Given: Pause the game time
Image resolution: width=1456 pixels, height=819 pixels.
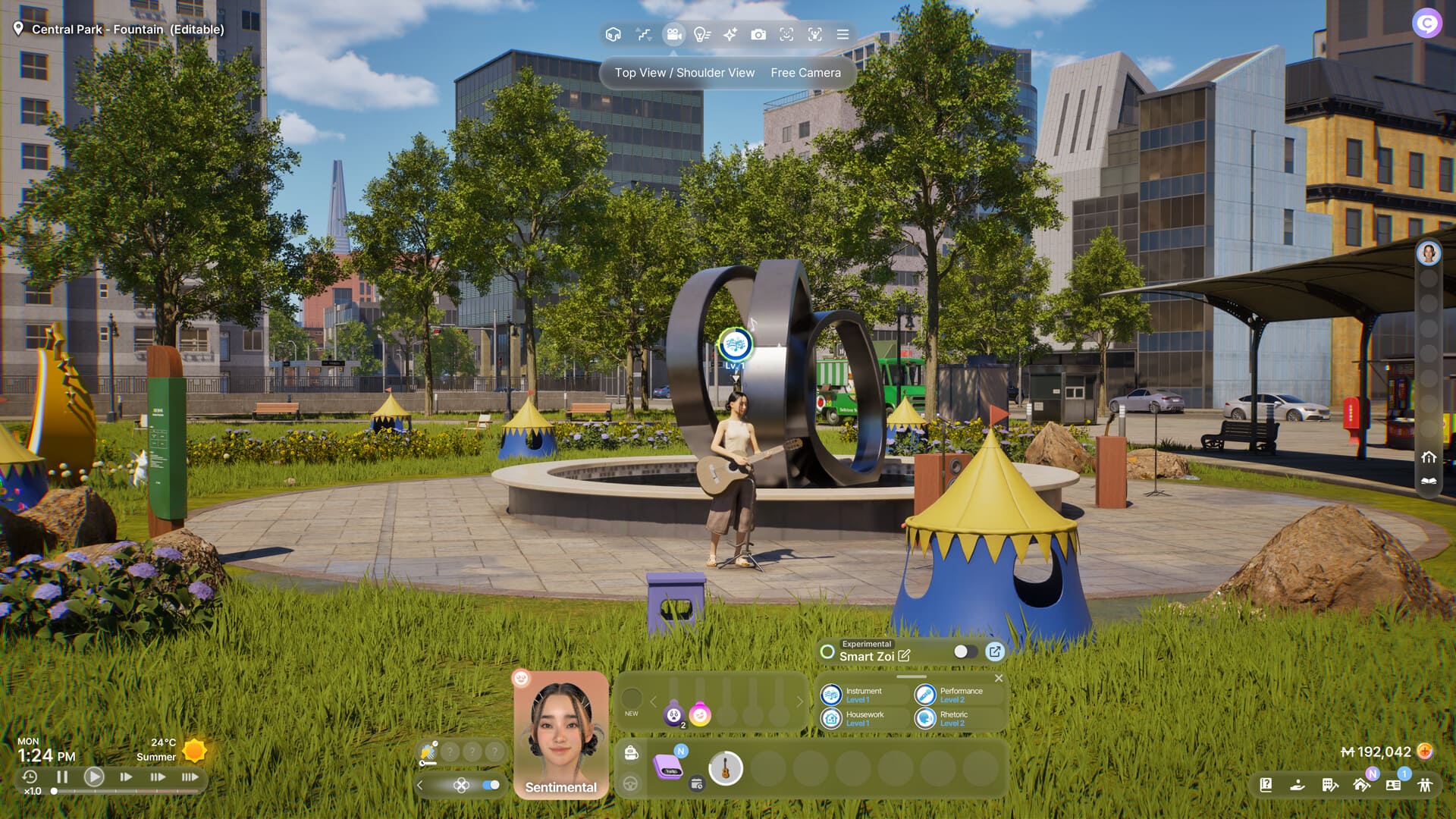Looking at the screenshot, I should pyautogui.click(x=62, y=777).
